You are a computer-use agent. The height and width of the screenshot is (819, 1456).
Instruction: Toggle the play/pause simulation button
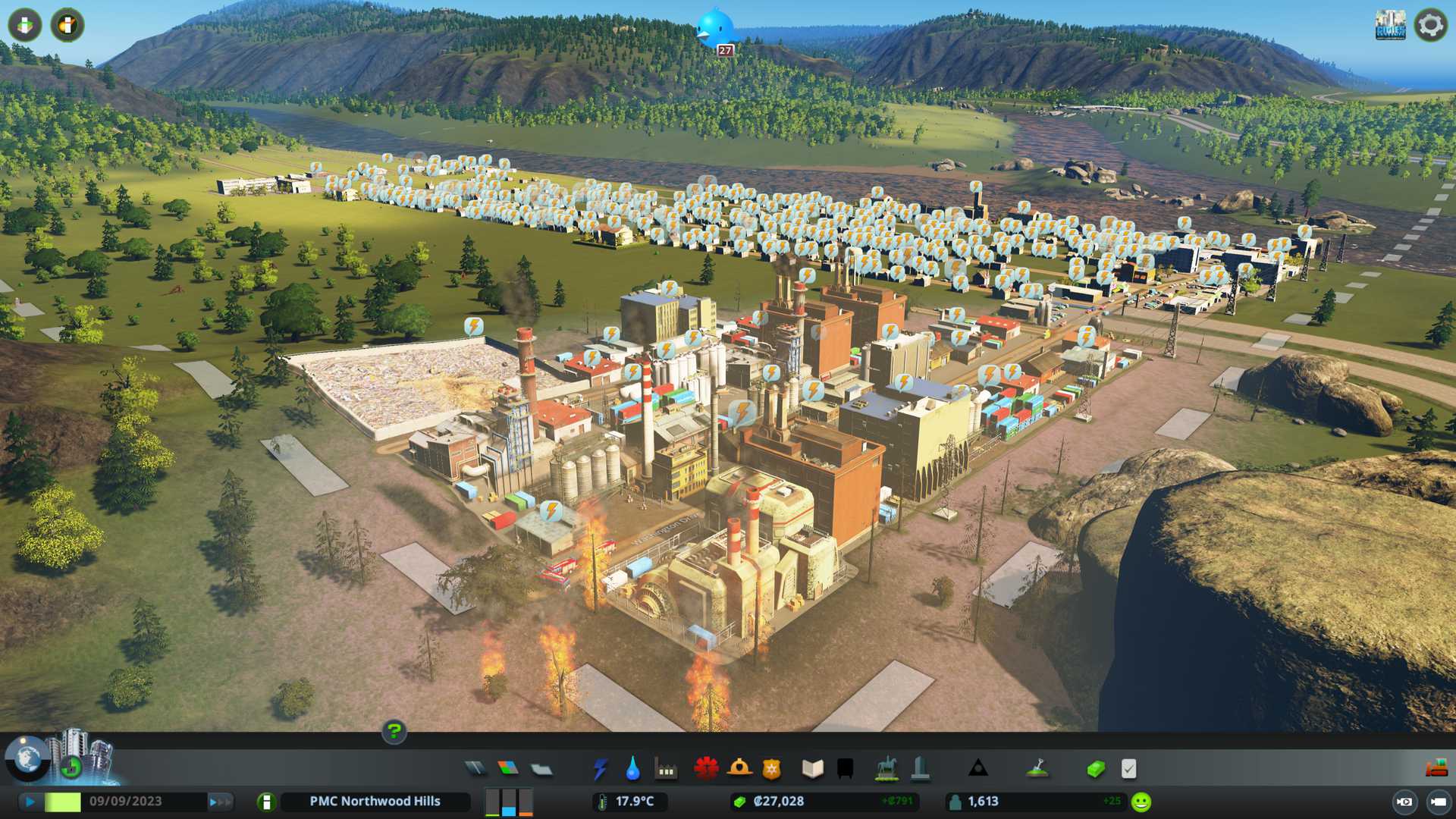[30, 802]
